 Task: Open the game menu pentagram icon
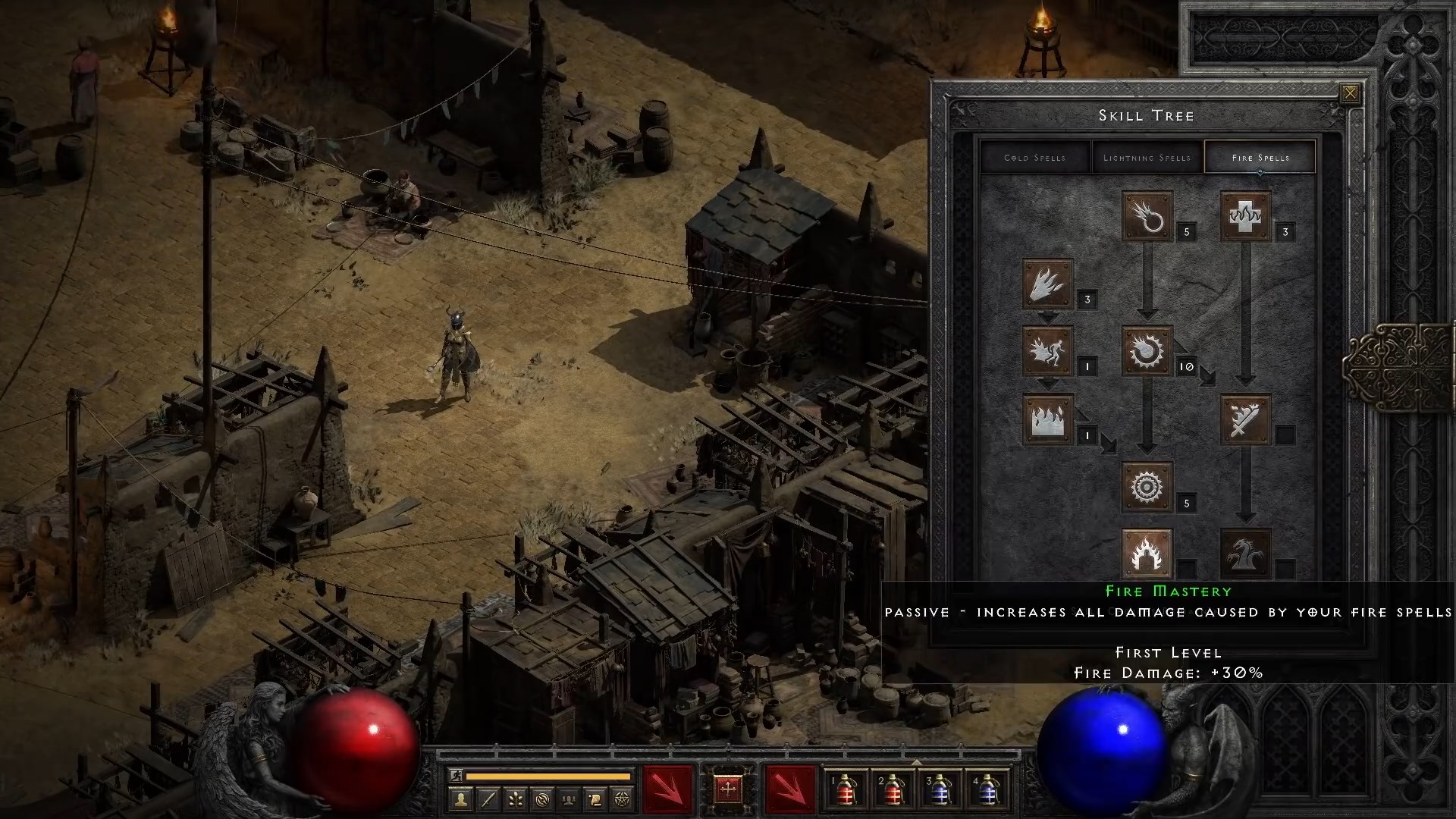pos(622,799)
